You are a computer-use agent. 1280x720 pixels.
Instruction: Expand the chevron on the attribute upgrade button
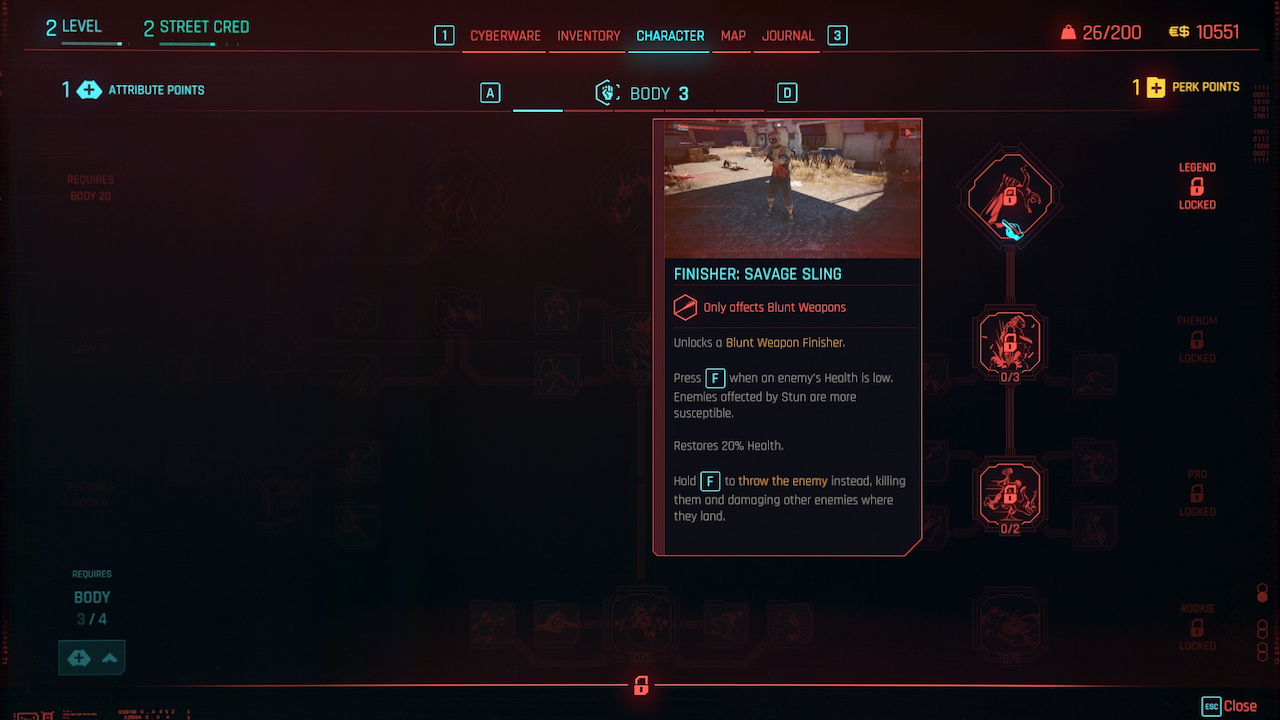(x=110, y=657)
